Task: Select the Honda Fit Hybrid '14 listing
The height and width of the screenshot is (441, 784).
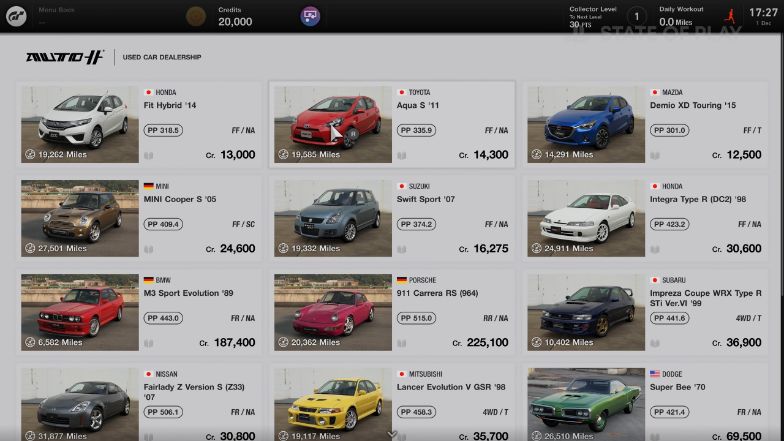Action: point(139,125)
